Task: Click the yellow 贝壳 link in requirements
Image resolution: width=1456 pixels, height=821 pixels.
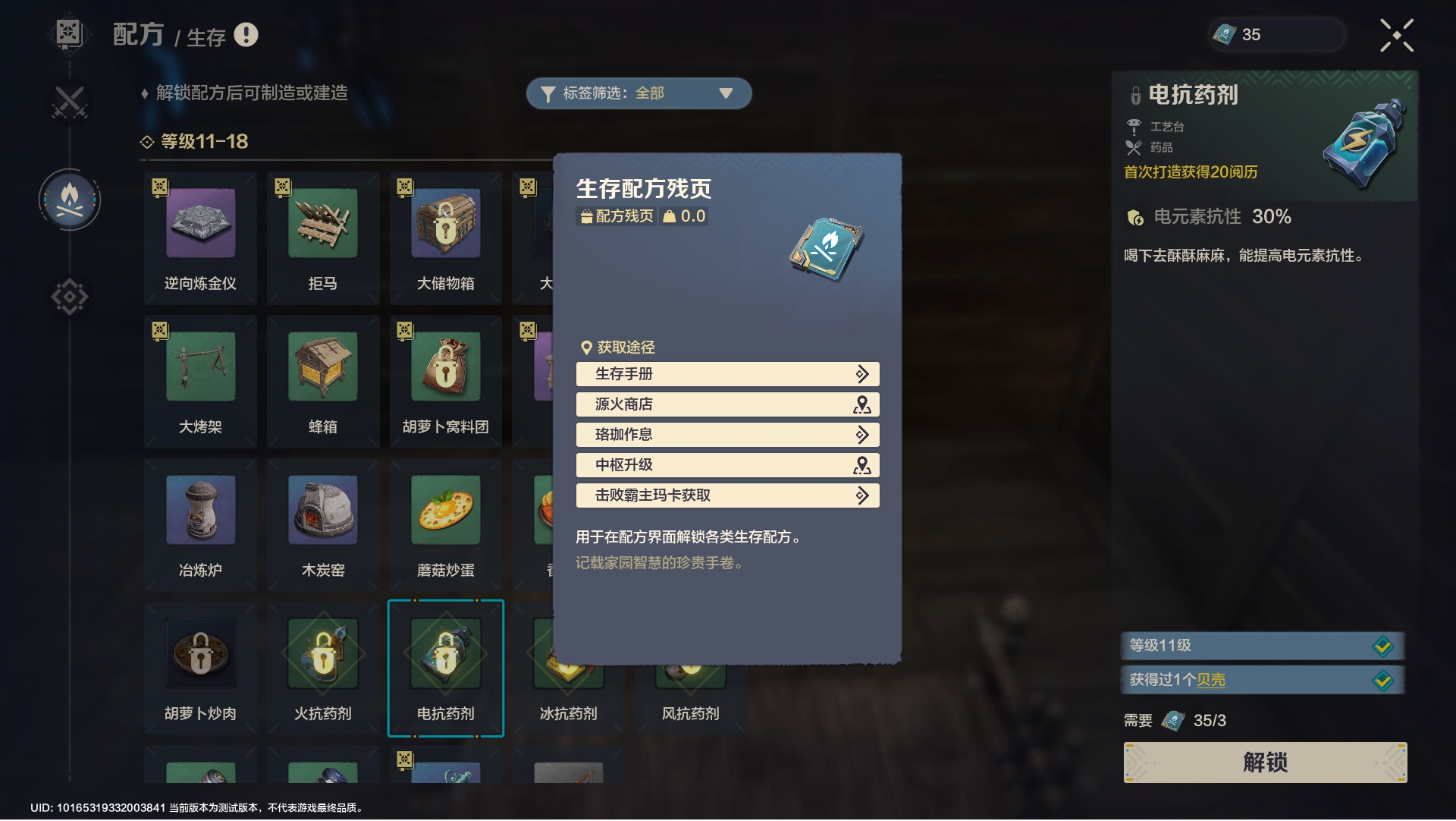Action: tap(1210, 681)
